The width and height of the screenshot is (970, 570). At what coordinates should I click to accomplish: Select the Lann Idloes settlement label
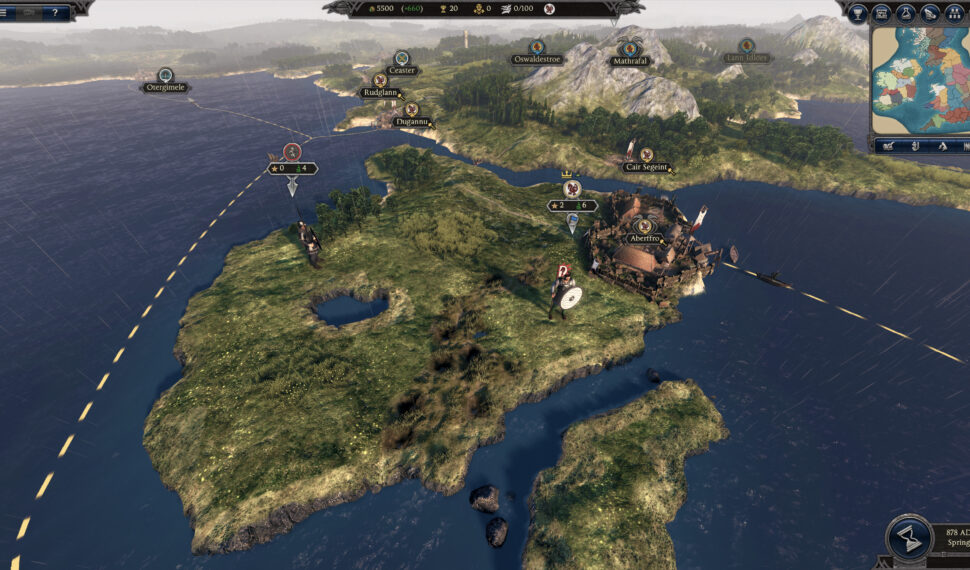(747, 58)
